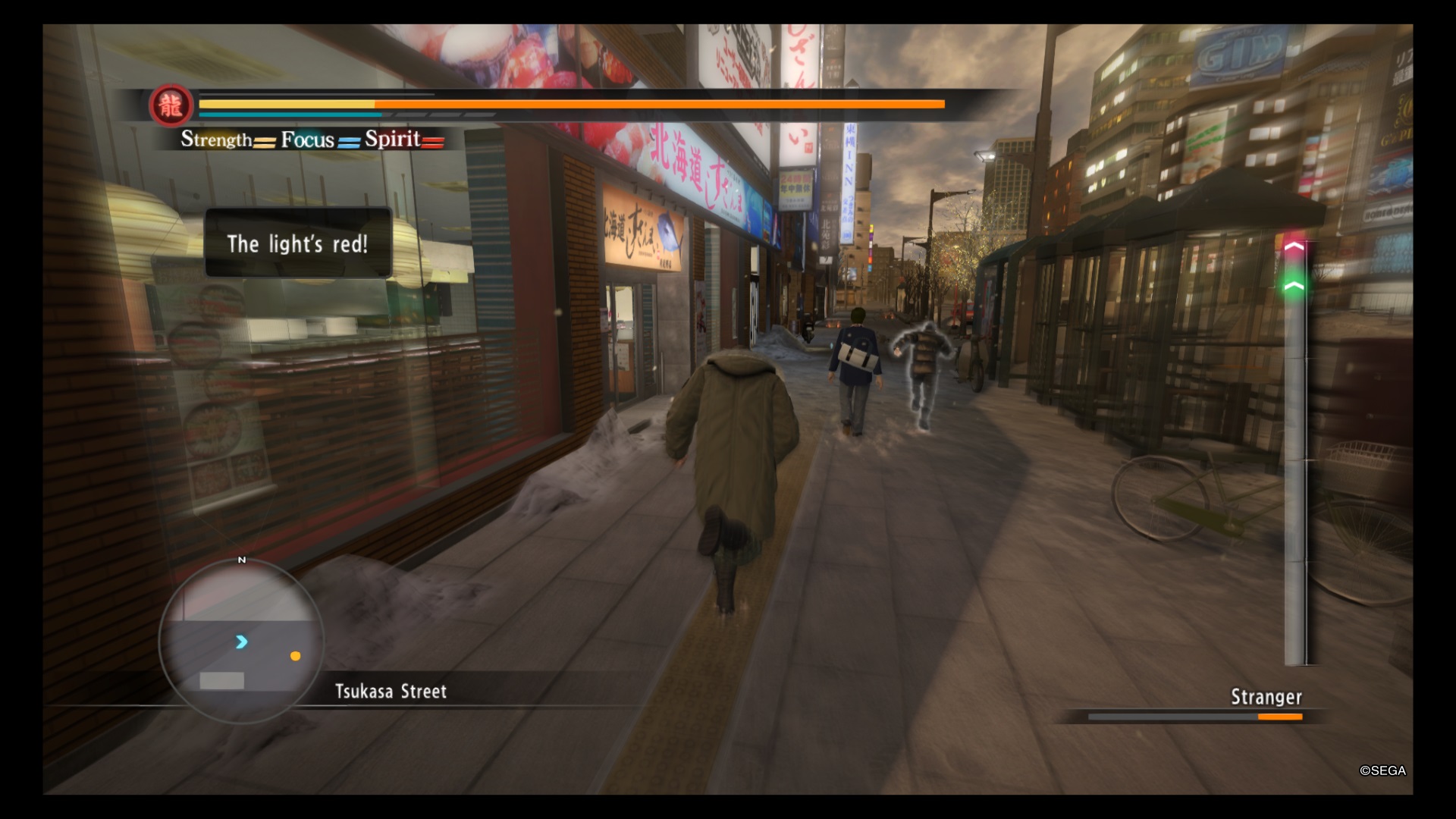The height and width of the screenshot is (819, 1456).
Task: Click the red chevron on the tailing gauge
Action: point(1294,246)
